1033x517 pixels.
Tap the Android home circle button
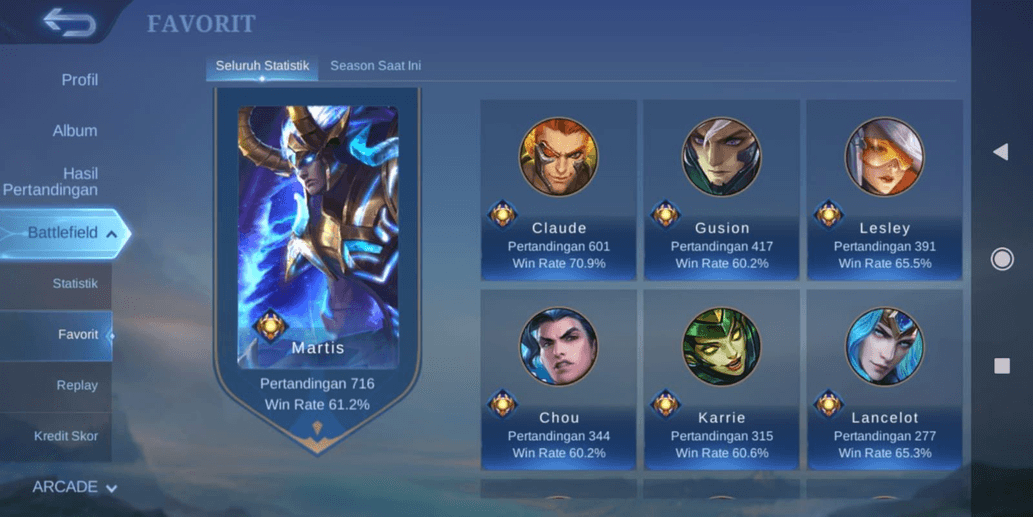(1001, 259)
